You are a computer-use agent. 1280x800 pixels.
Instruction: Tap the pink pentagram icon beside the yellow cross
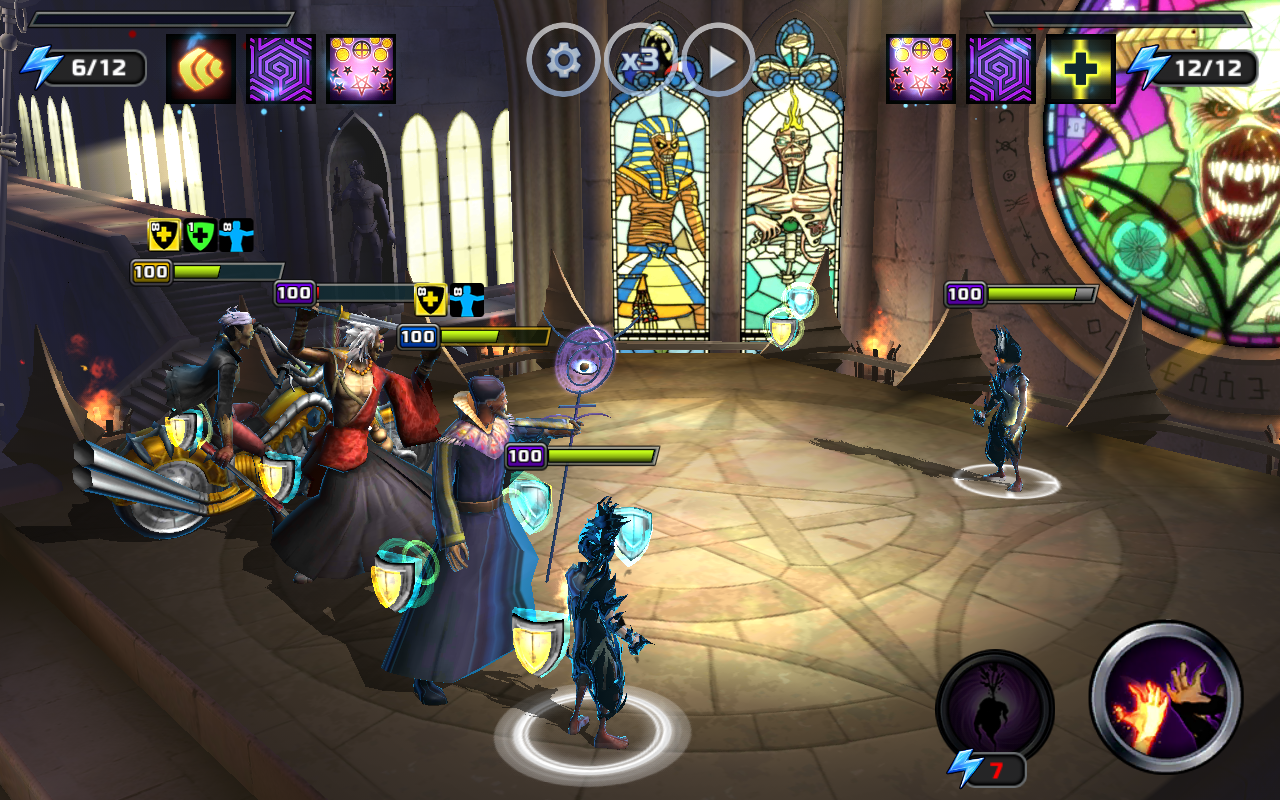[921, 69]
